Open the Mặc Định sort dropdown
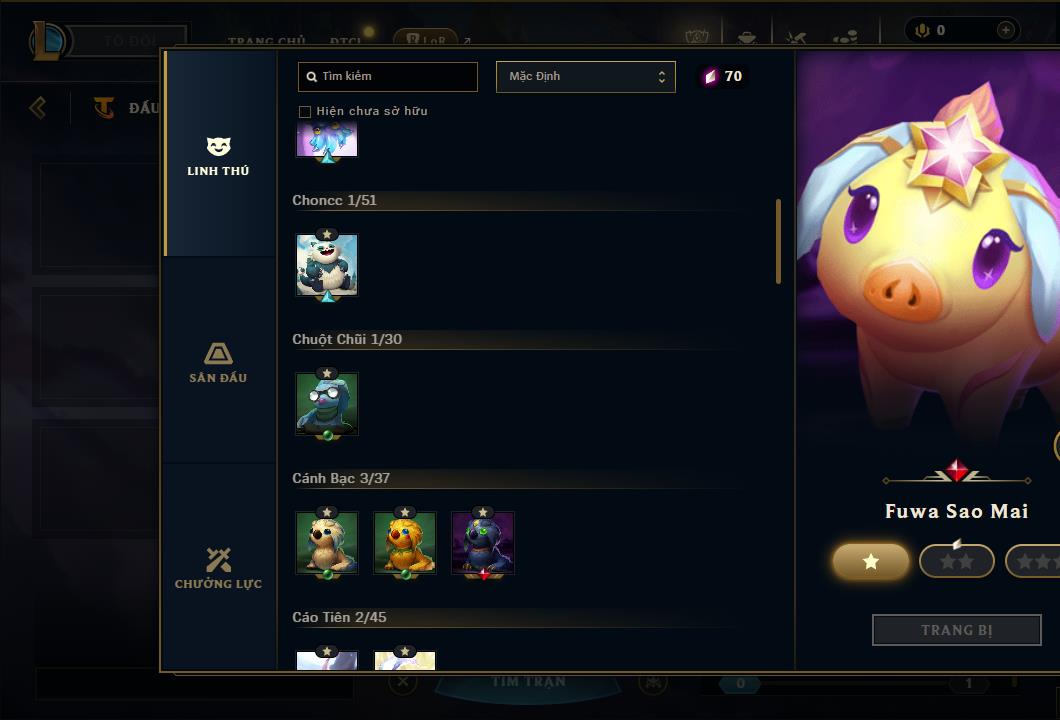This screenshot has width=1060, height=720. (x=586, y=76)
